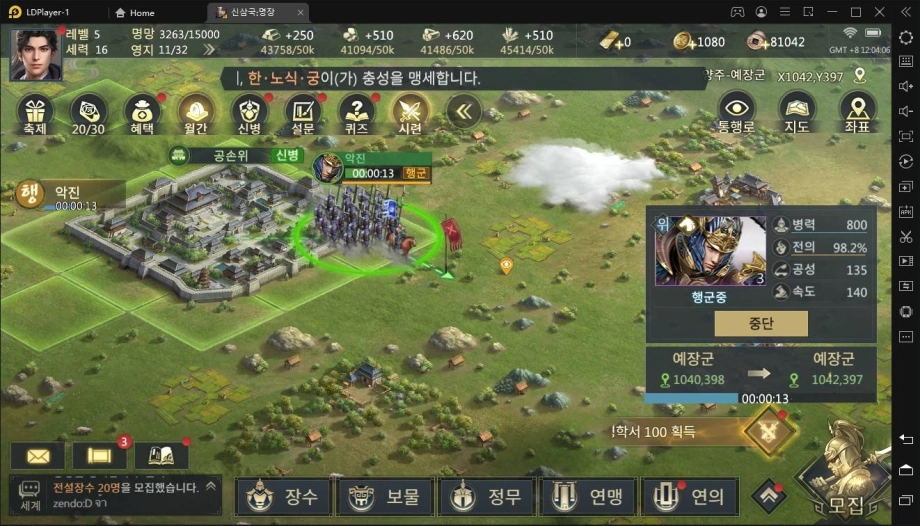Halt the march with 중단 button
This screenshot has height=526, width=920.
(761, 323)
